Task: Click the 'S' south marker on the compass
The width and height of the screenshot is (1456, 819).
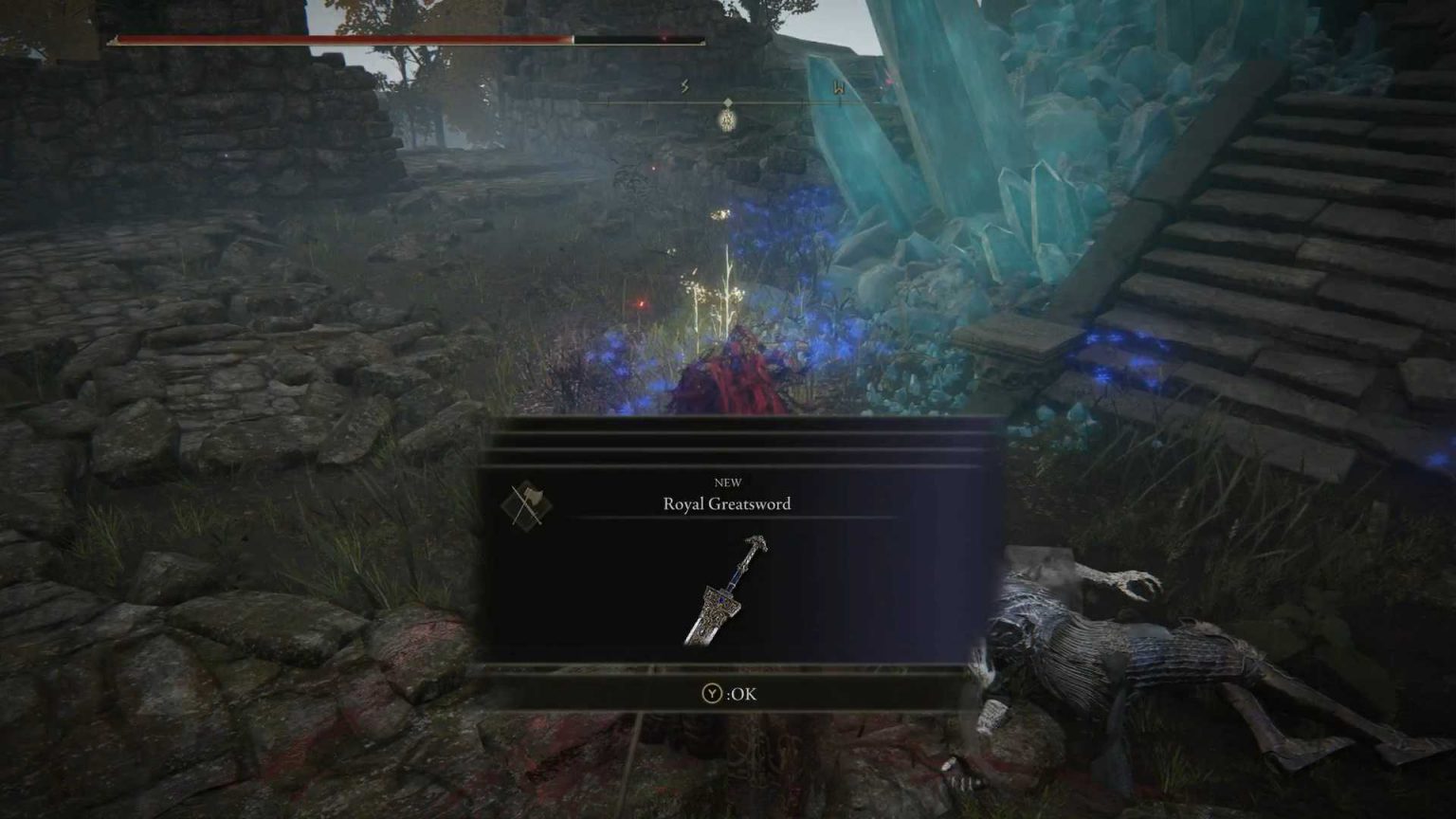Action: [x=682, y=86]
